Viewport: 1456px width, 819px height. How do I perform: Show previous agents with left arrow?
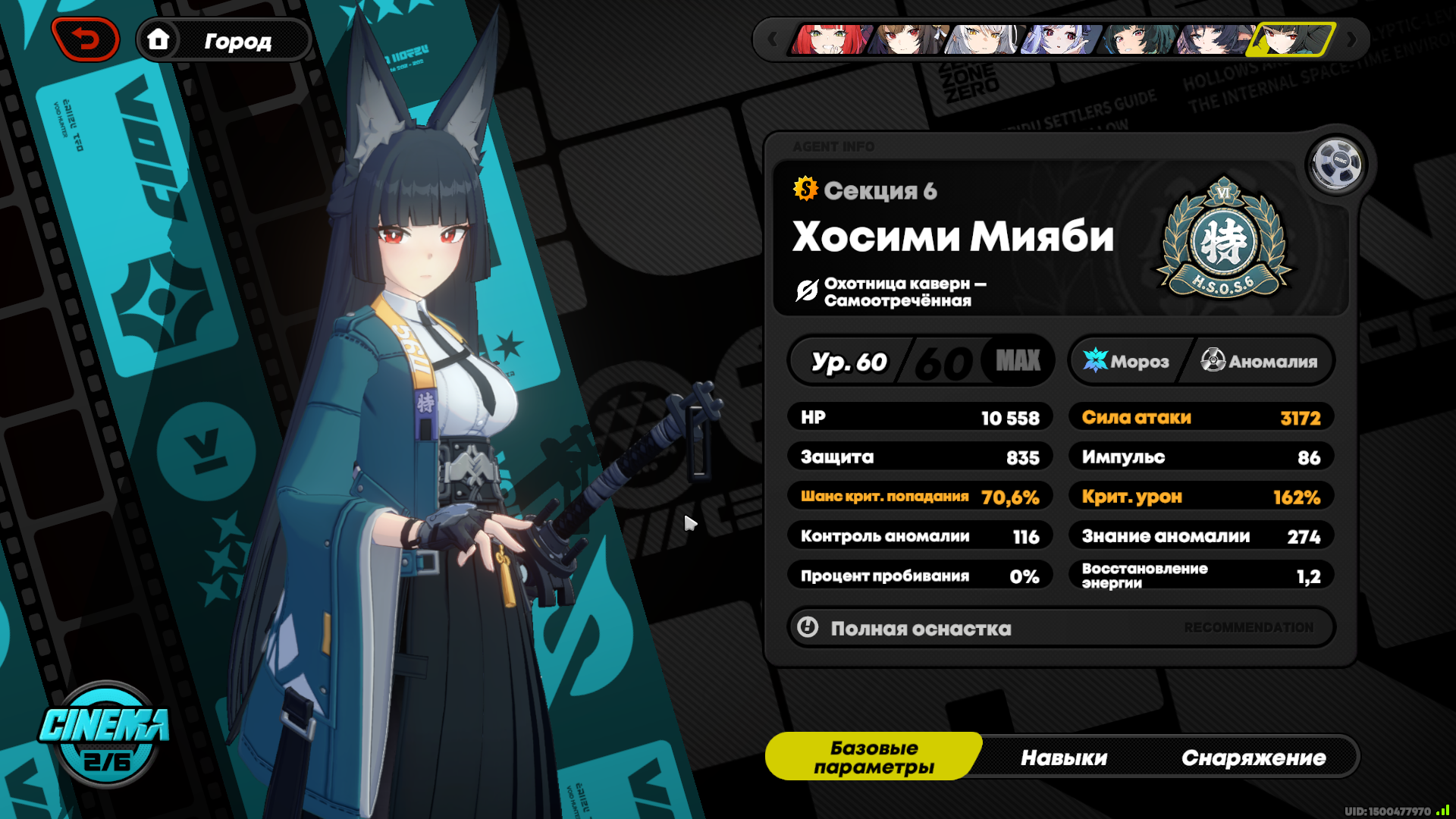(772, 39)
